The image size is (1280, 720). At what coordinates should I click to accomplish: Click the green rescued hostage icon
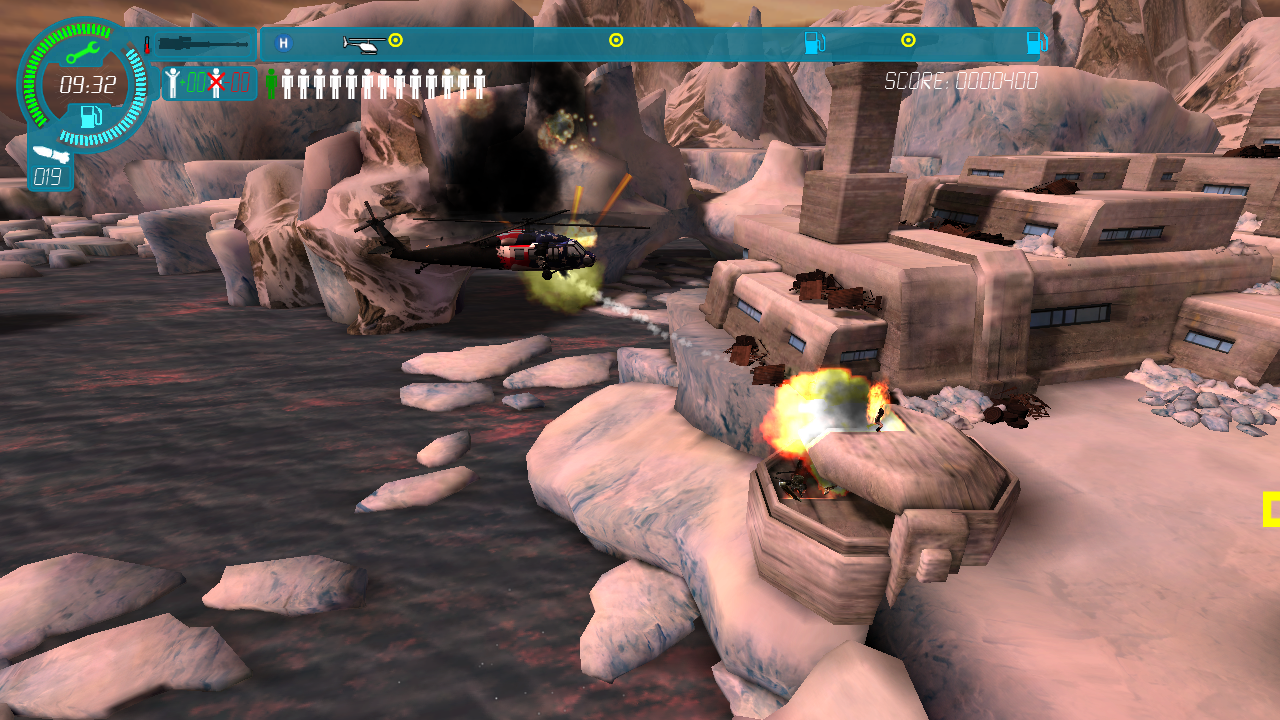[271, 82]
